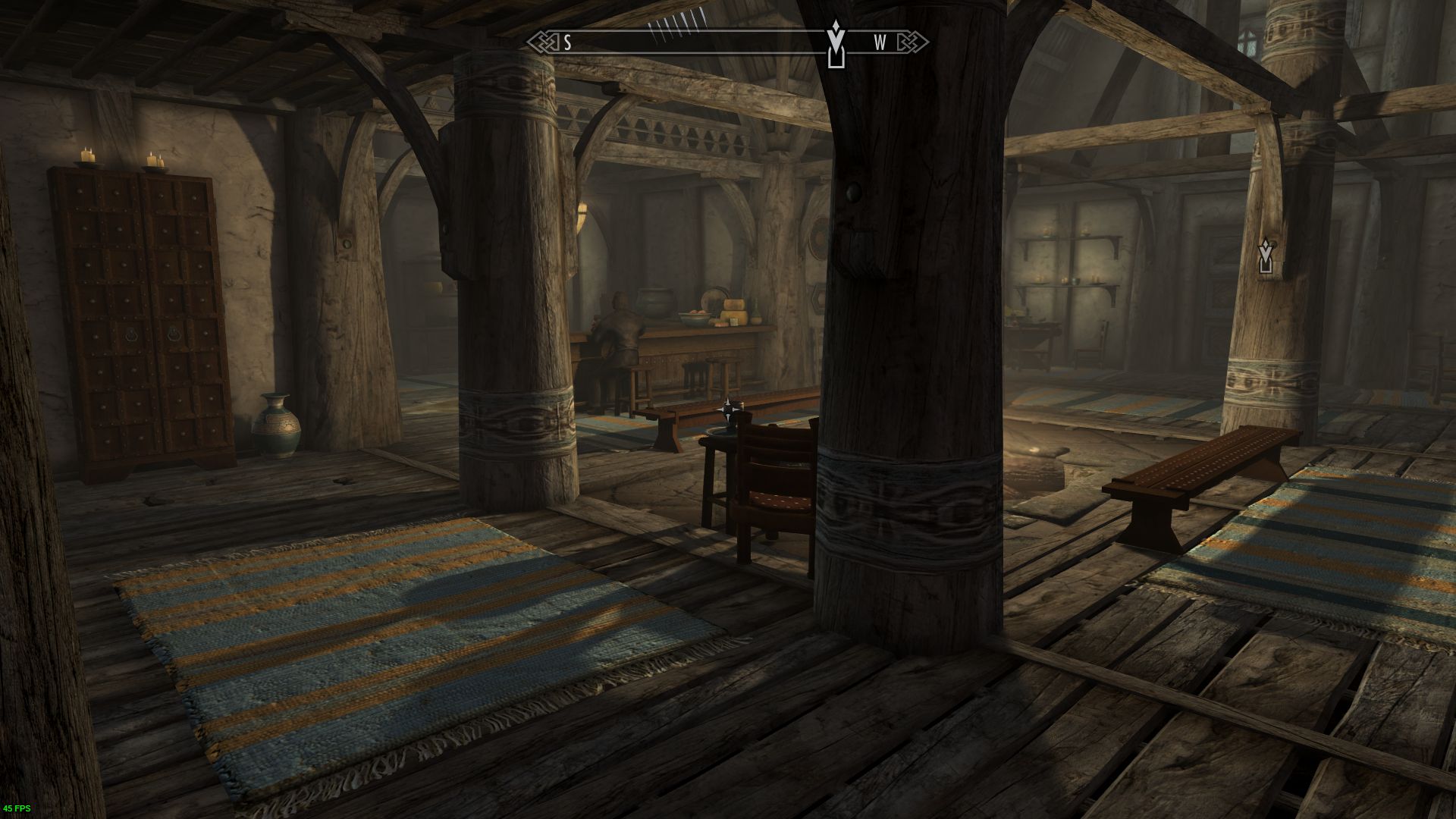Viewport: 1456px width, 819px height.
Task: Select the floating quest objective marker
Action: (x=1265, y=256)
